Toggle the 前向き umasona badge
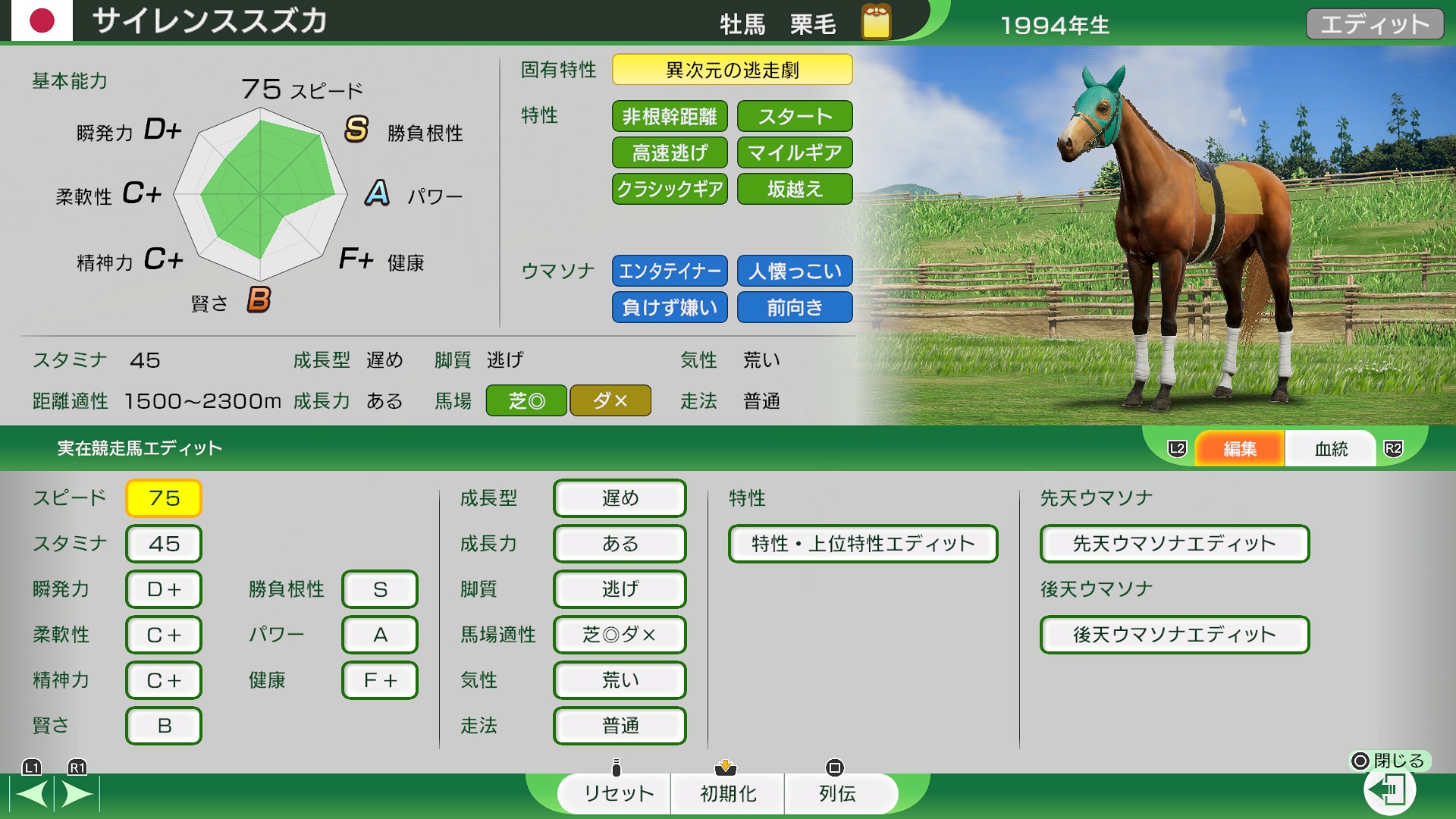1456x819 pixels. point(794,307)
